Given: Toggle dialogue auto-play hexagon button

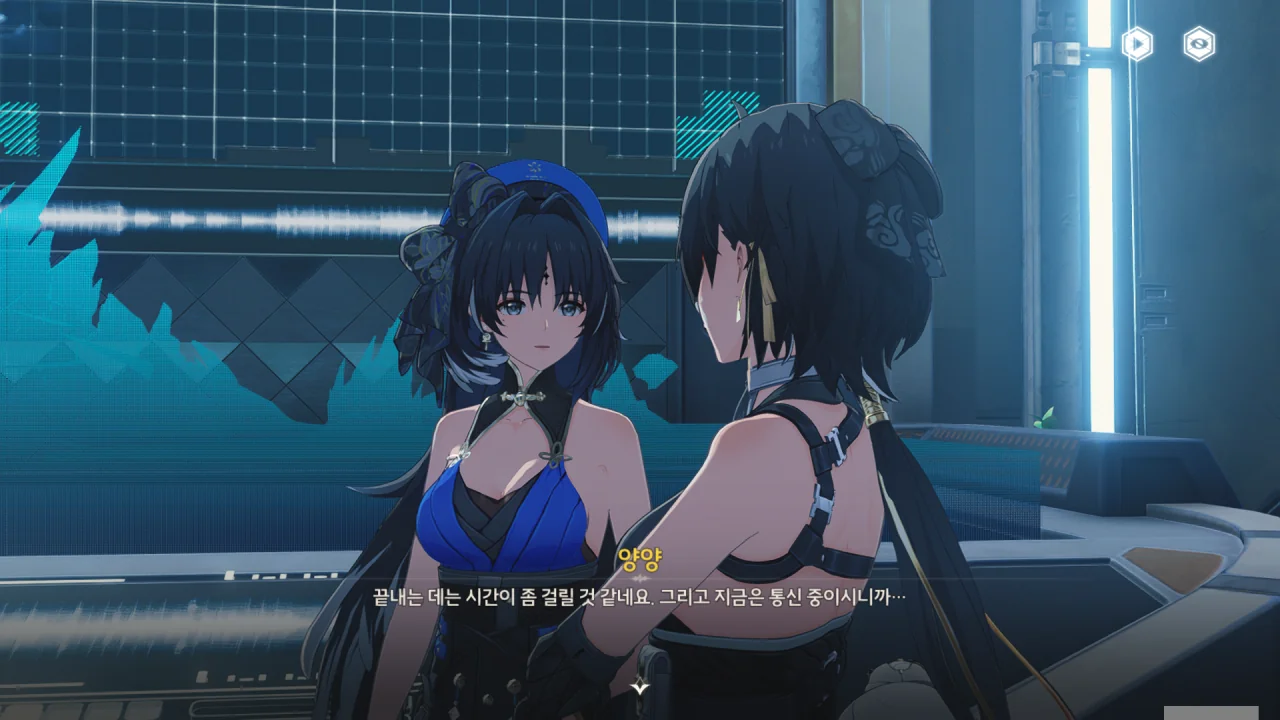Looking at the screenshot, I should (x=1137, y=44).
